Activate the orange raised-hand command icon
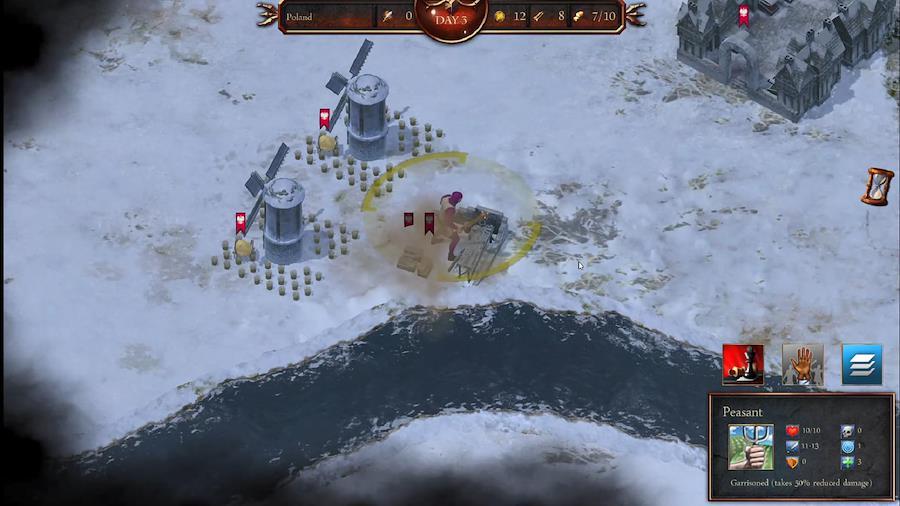This screenshot has width=900, height=506. click(802, 365)
